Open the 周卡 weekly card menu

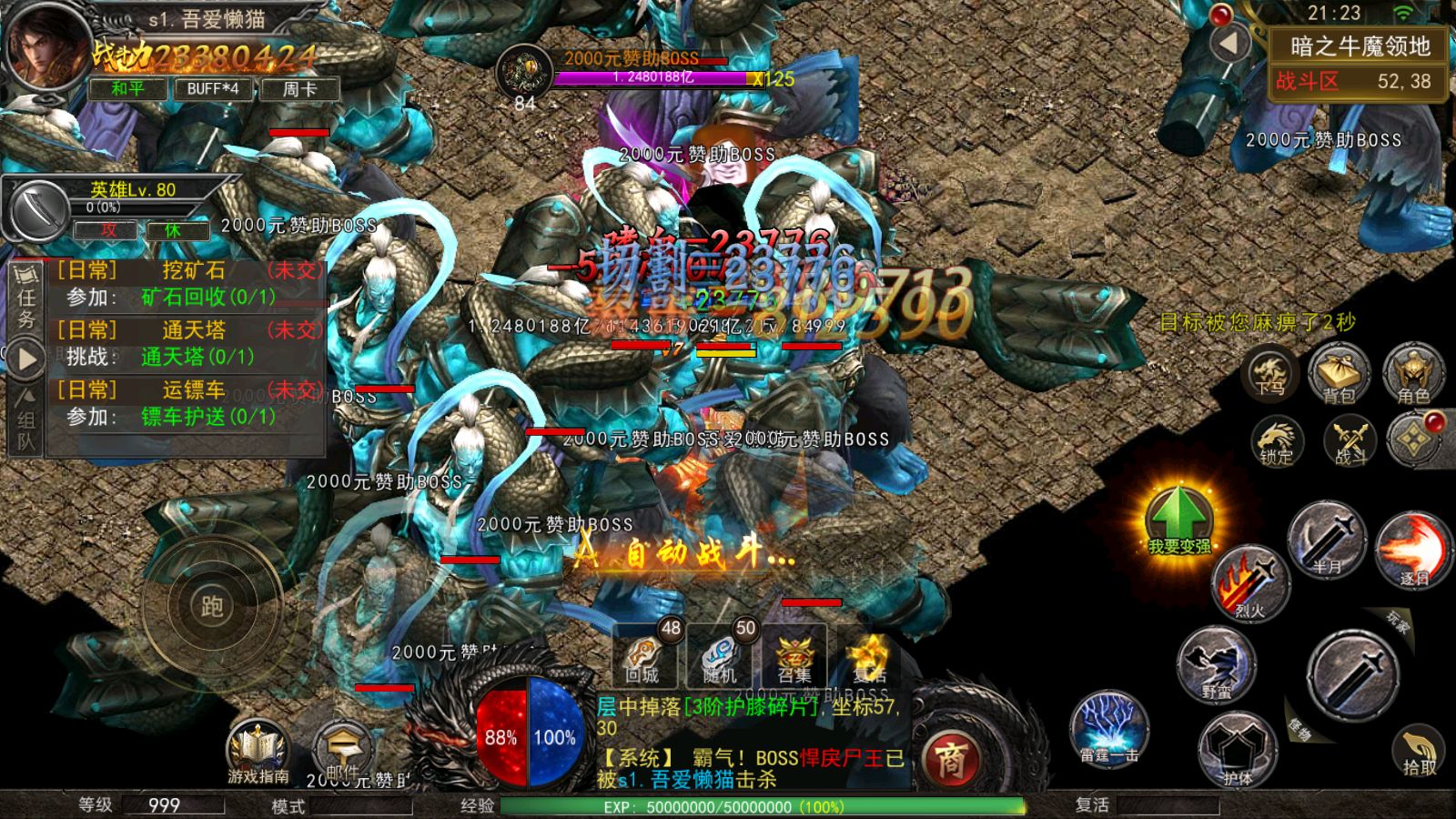(300, 88)
